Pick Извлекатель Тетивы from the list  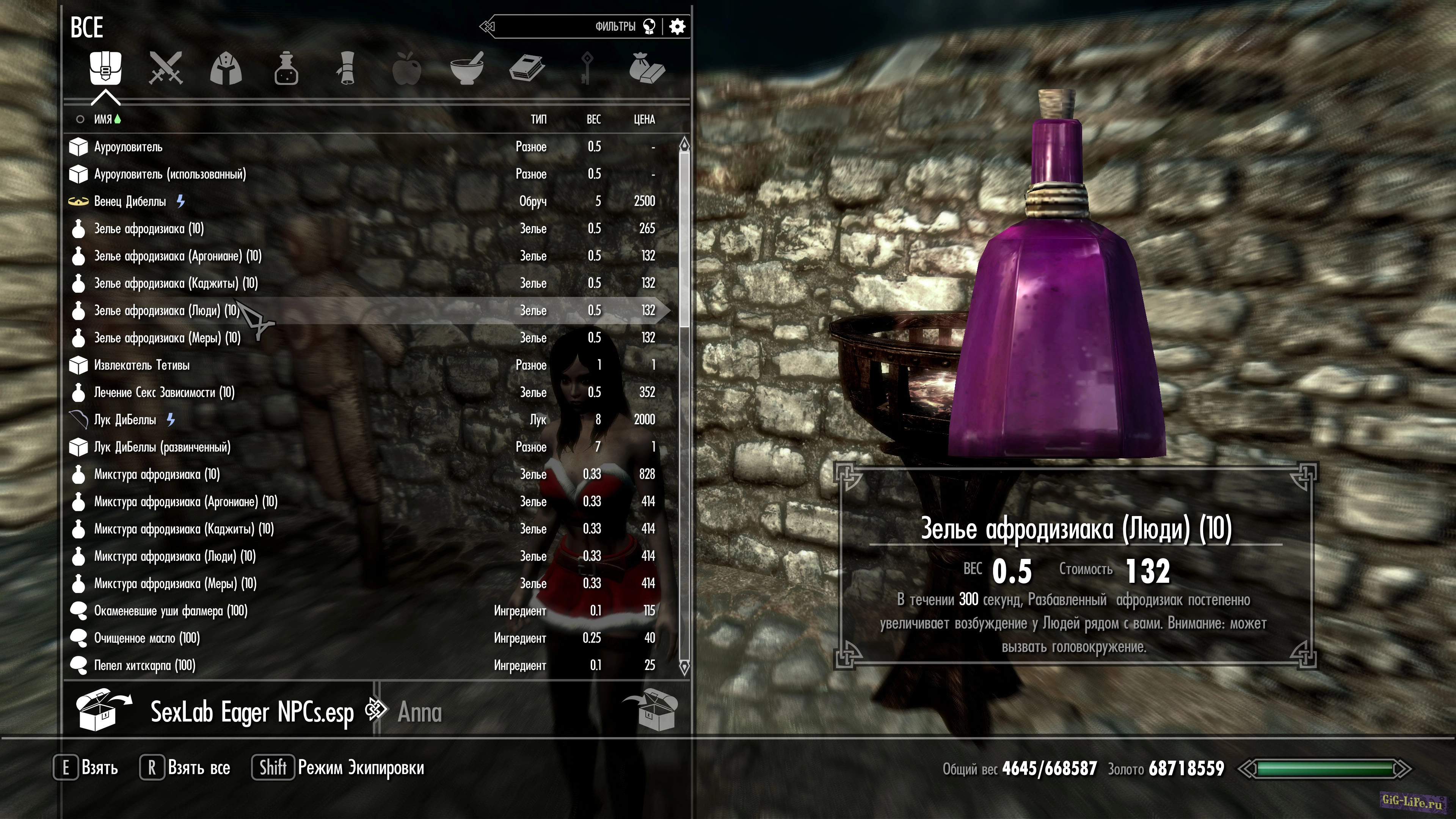(142, 365)
